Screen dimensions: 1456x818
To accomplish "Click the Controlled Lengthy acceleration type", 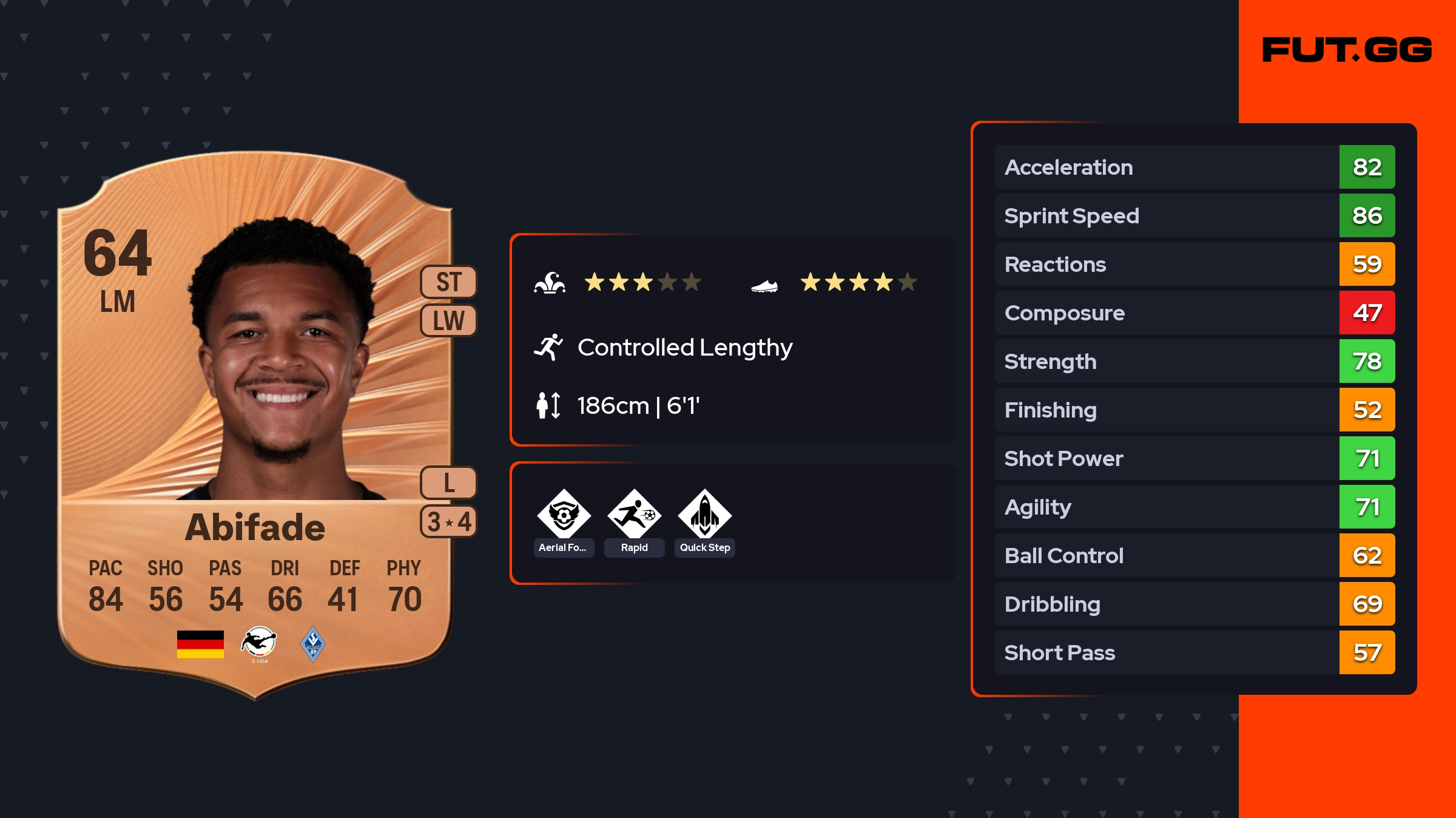I will click(684, 348).
